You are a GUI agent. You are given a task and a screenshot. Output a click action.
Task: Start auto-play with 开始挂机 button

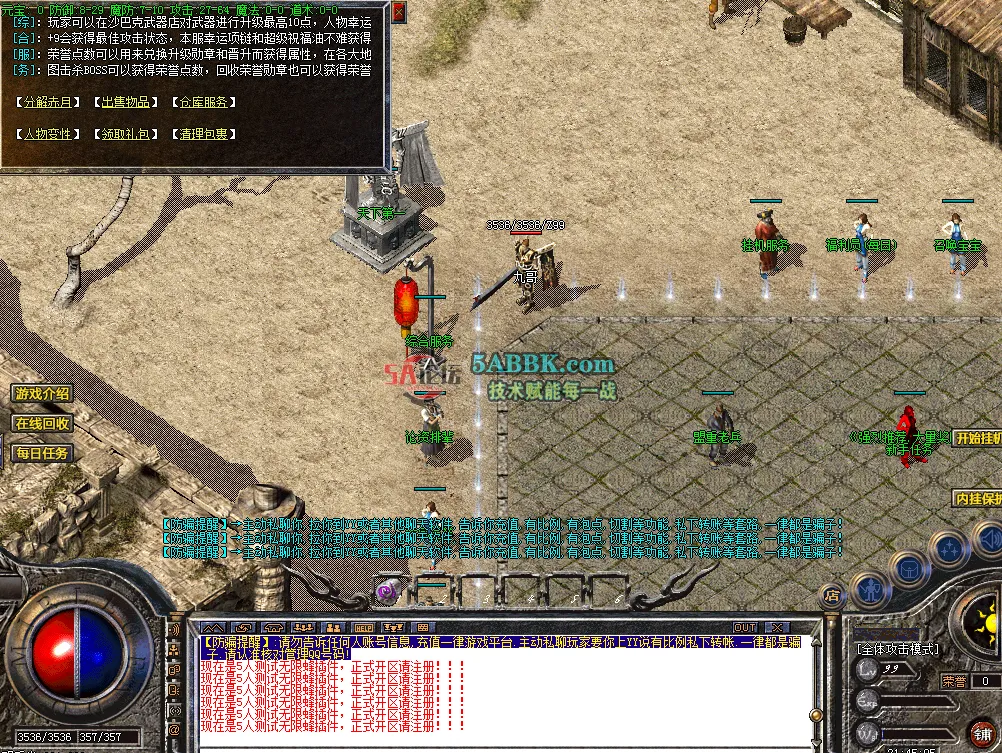click(x=975, y=438)
